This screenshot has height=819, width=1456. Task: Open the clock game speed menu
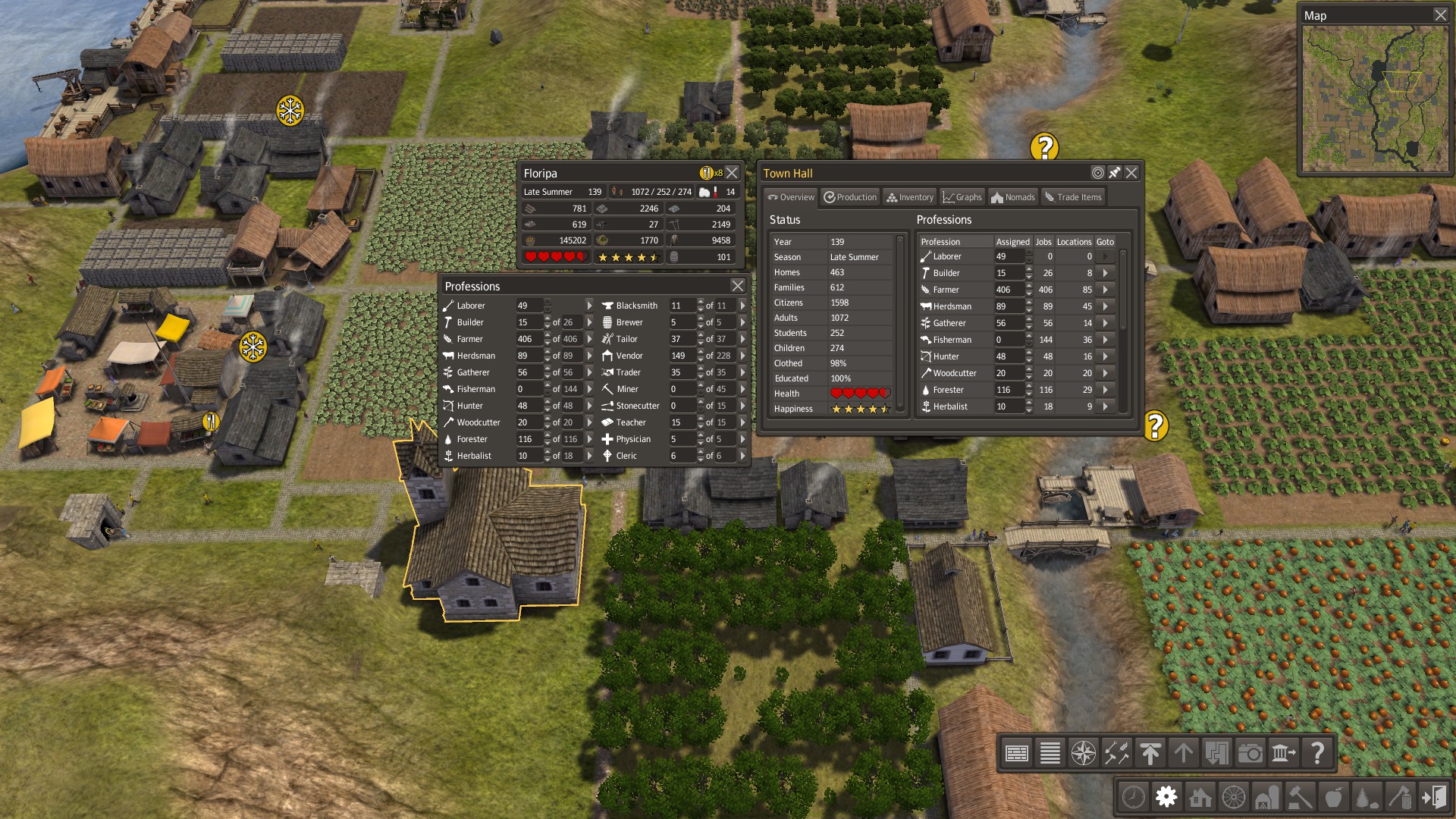coord(1133,797)
